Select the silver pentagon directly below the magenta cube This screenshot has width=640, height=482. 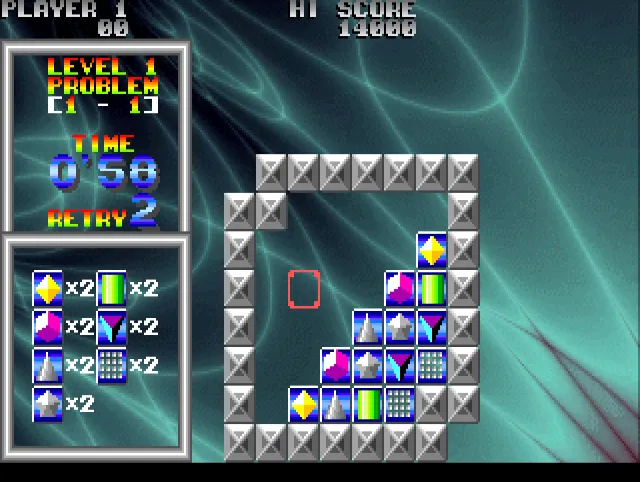point(400,327)
